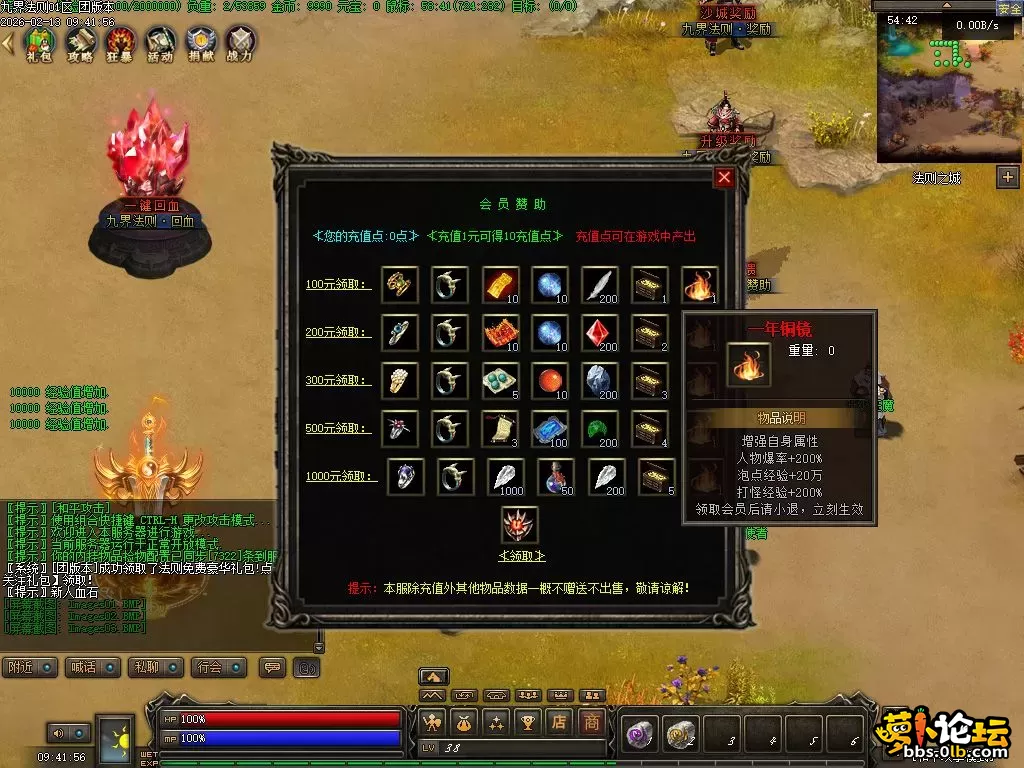This screenshot has height=768, width=1024.
Task: Open the 捐献 donation icon
Action: (200, 43)
